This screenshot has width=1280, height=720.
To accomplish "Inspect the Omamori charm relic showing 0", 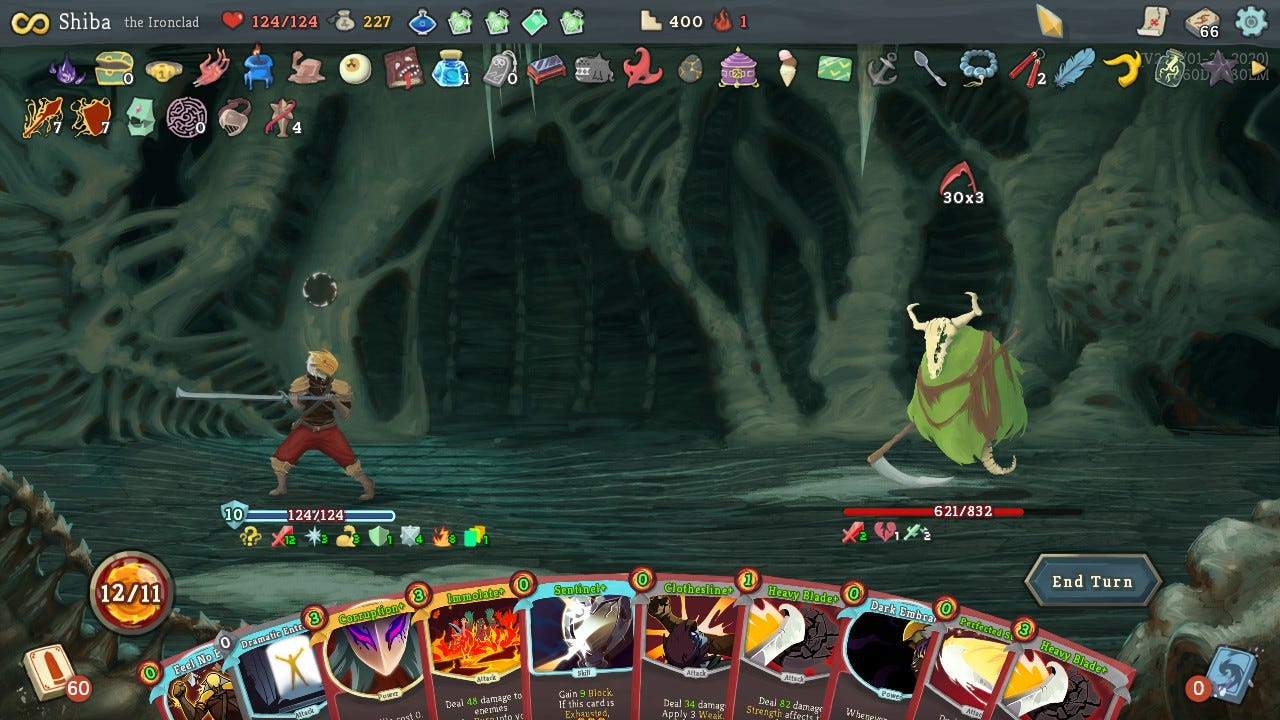I will coord(498,73).
